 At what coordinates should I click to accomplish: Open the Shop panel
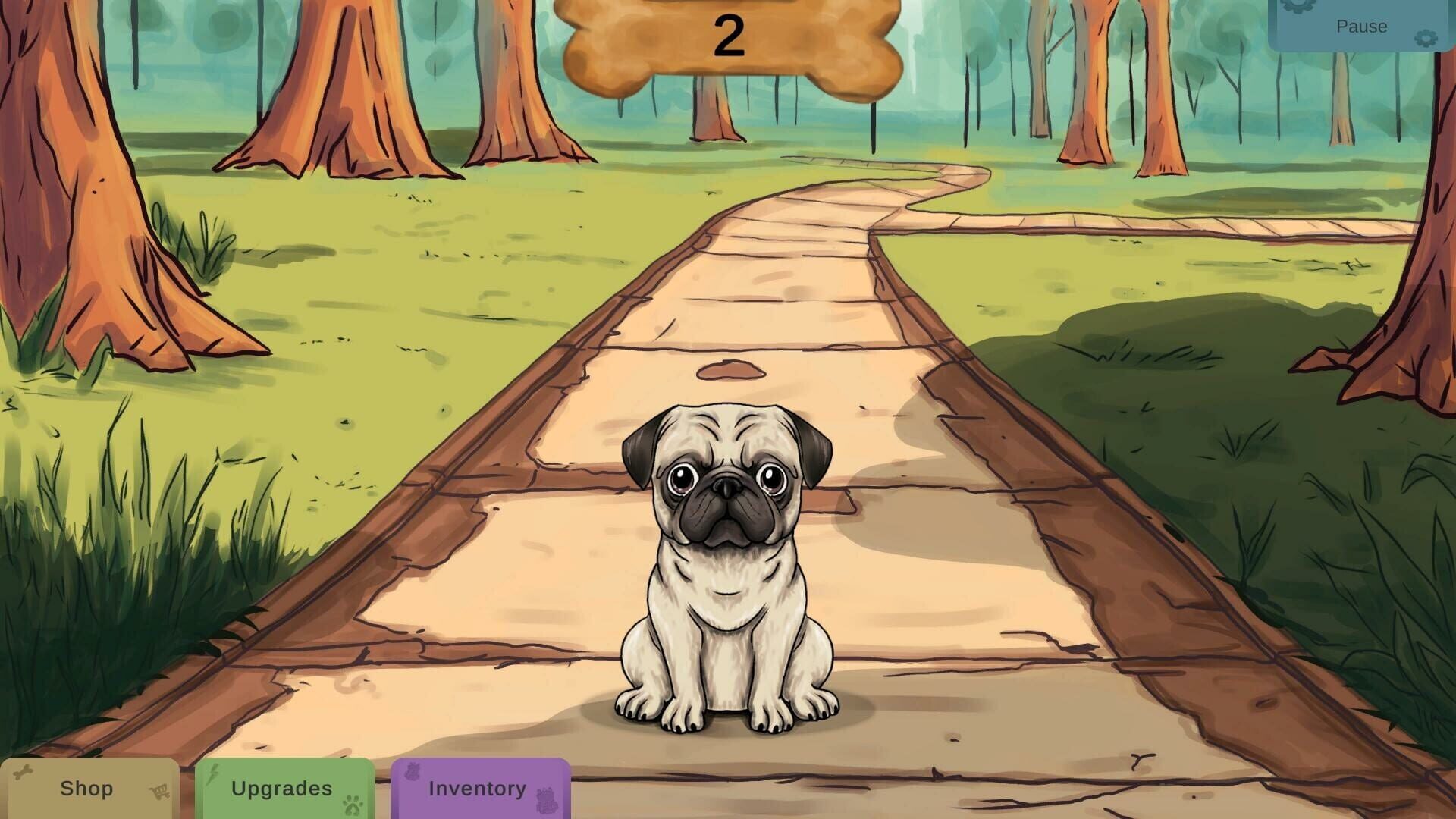pyautogui.click(x=87, y=789)
